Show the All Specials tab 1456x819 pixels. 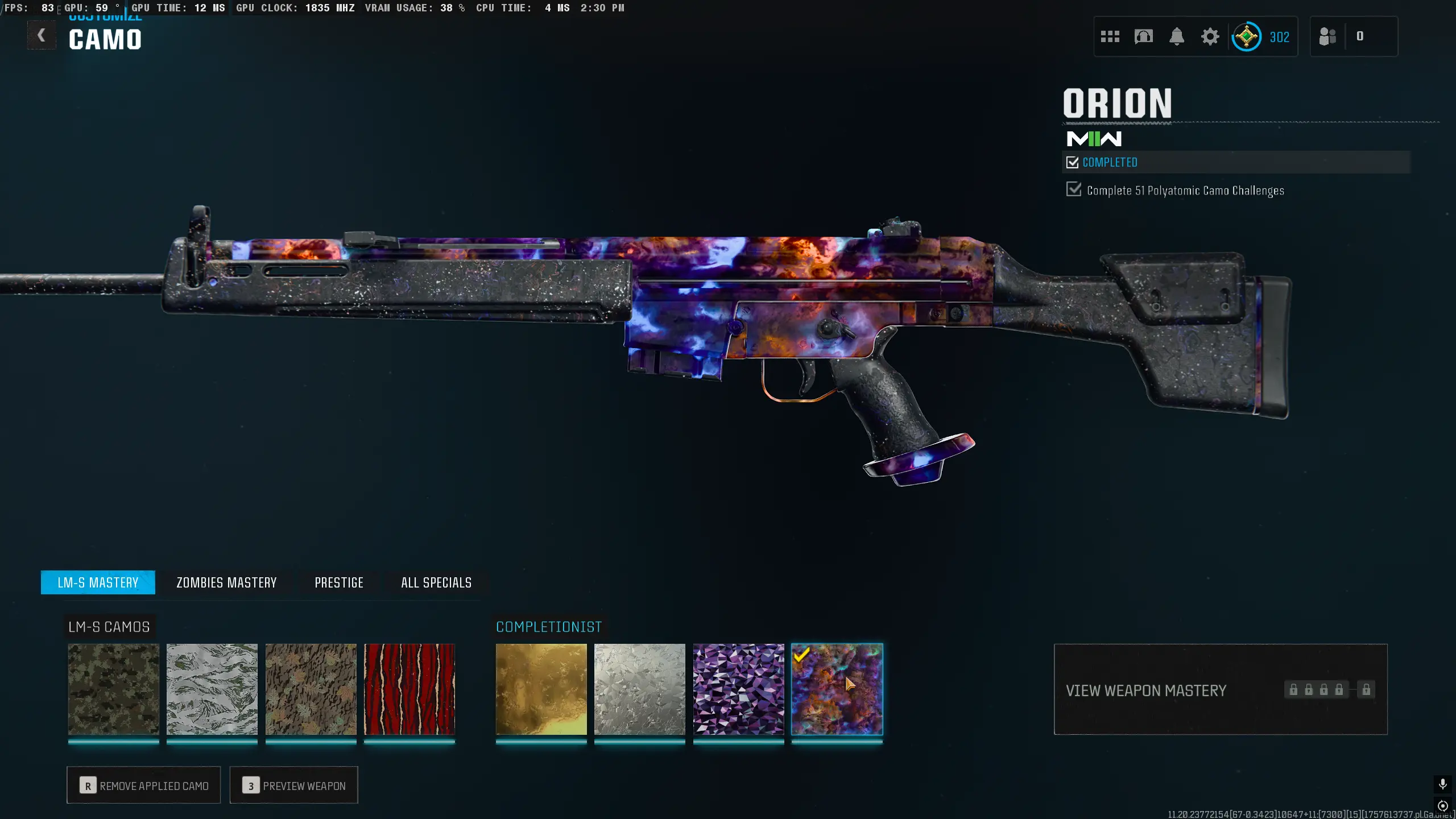click(x=436, y=582)
